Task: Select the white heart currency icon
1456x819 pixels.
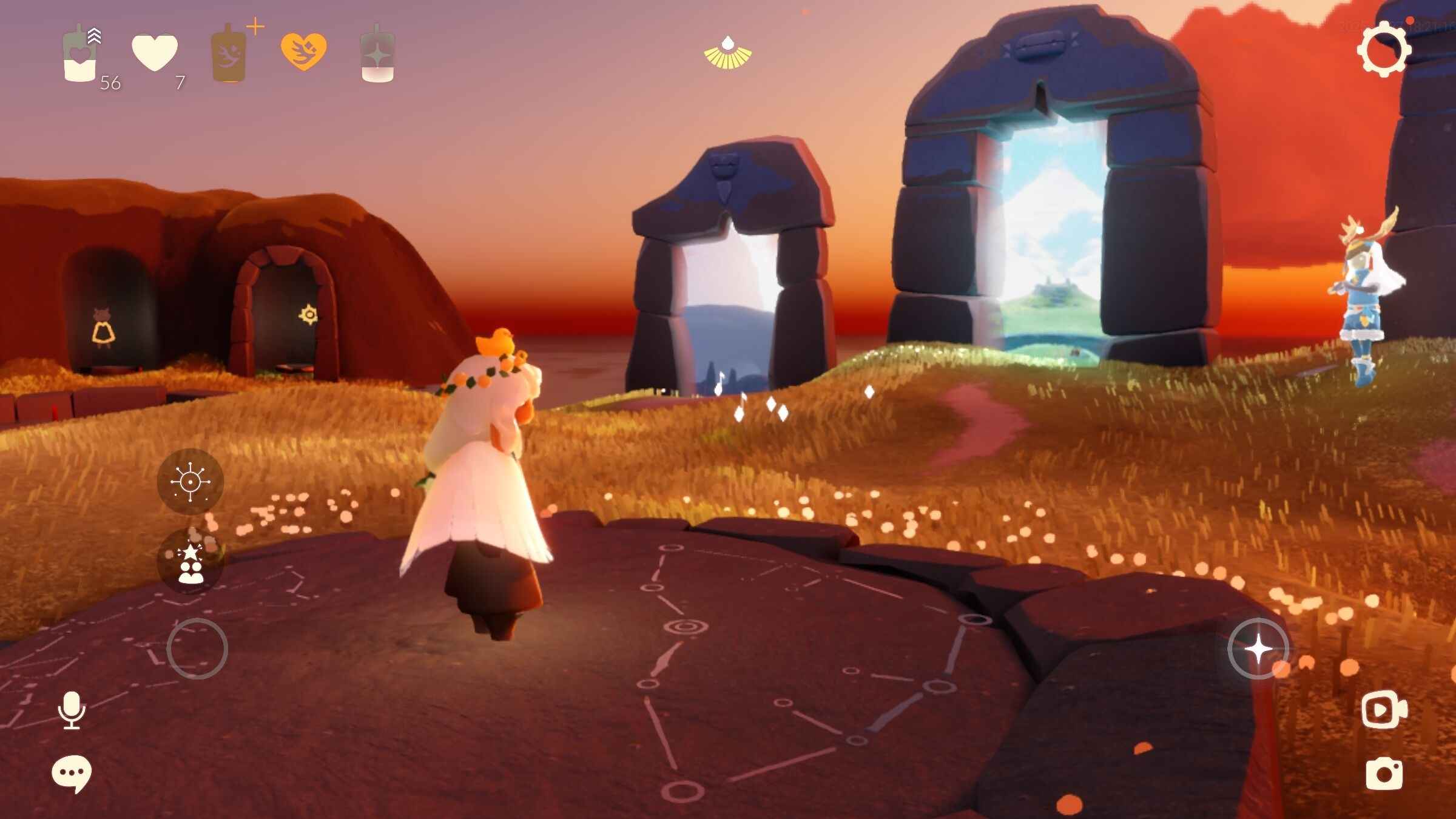Action: pos(155,53)
